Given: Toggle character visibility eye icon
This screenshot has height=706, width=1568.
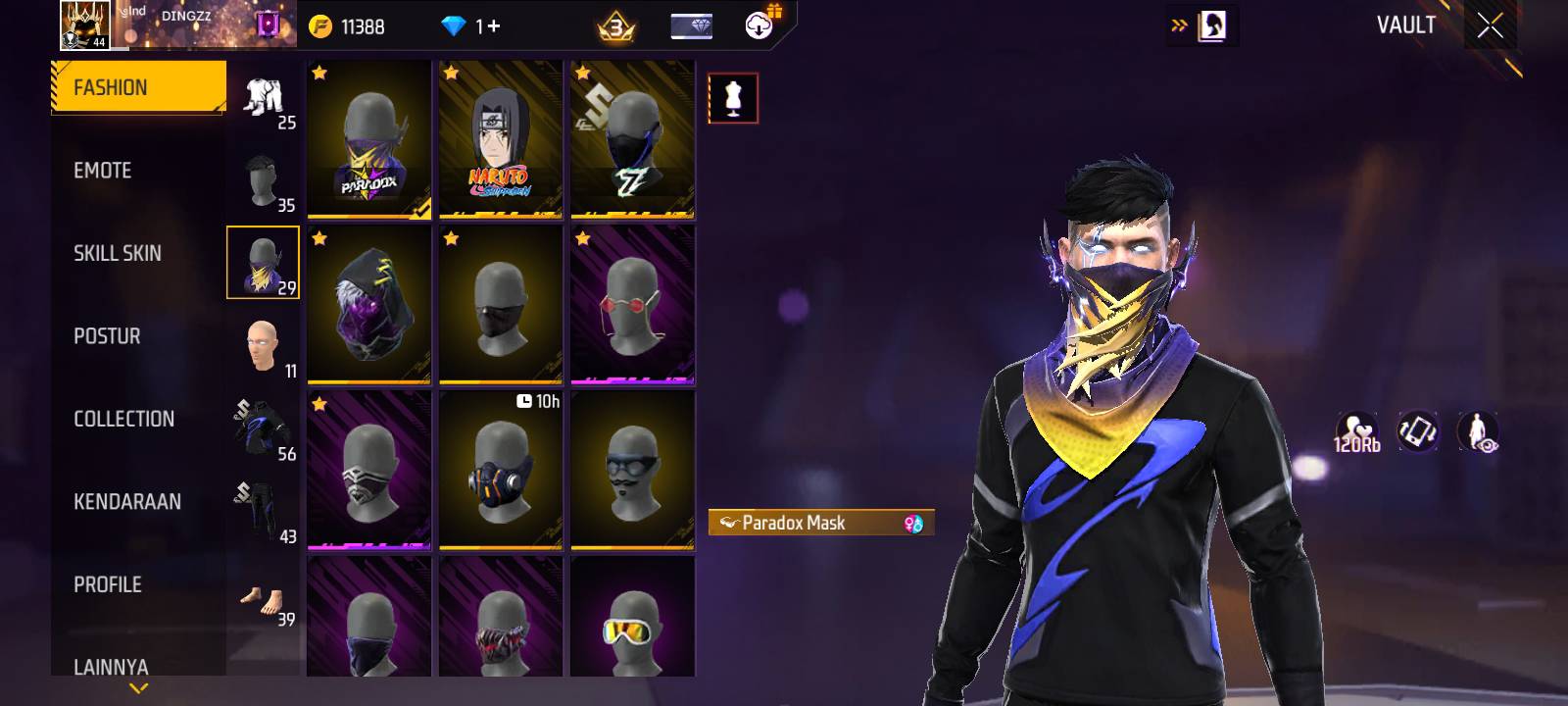Looking at the screenshot, I should [1477, 431].
